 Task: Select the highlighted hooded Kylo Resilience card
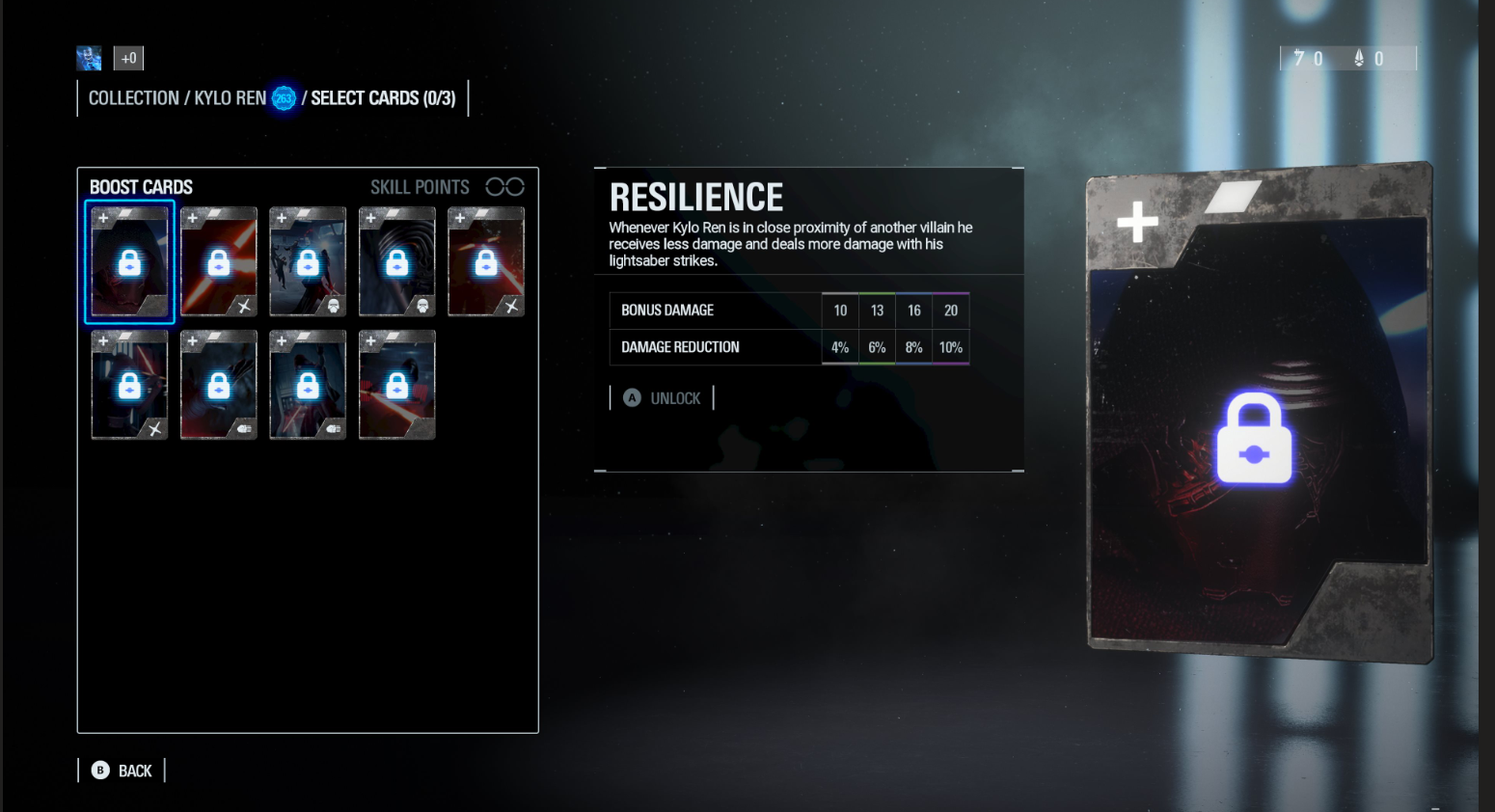129,262
